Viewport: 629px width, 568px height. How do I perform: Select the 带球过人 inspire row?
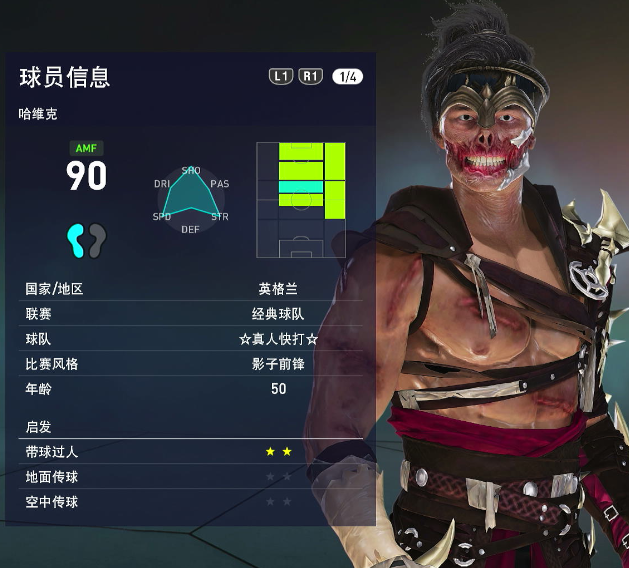tap(190, 452)
